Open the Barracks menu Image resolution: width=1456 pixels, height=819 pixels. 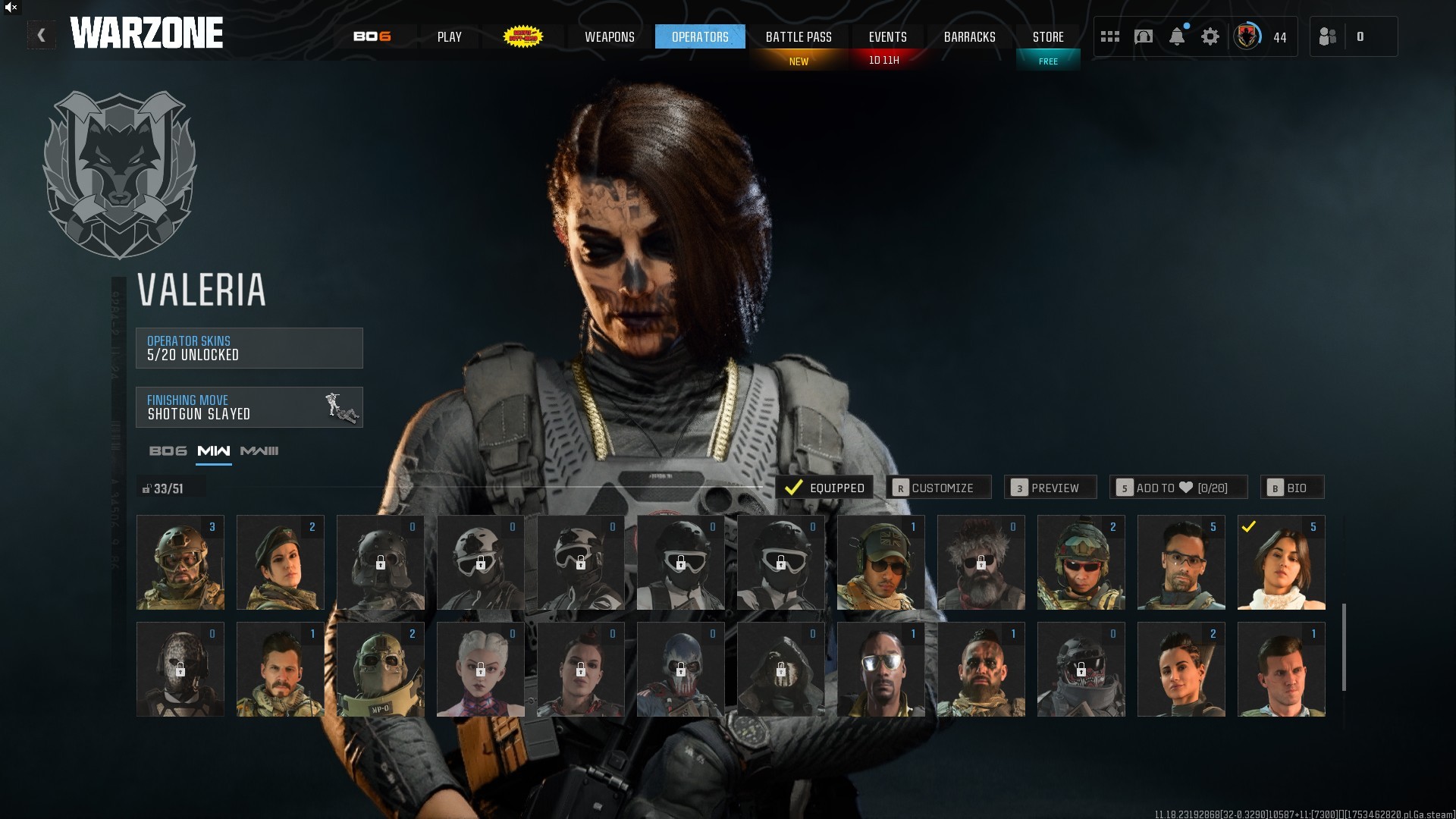(x=969, y=36)
